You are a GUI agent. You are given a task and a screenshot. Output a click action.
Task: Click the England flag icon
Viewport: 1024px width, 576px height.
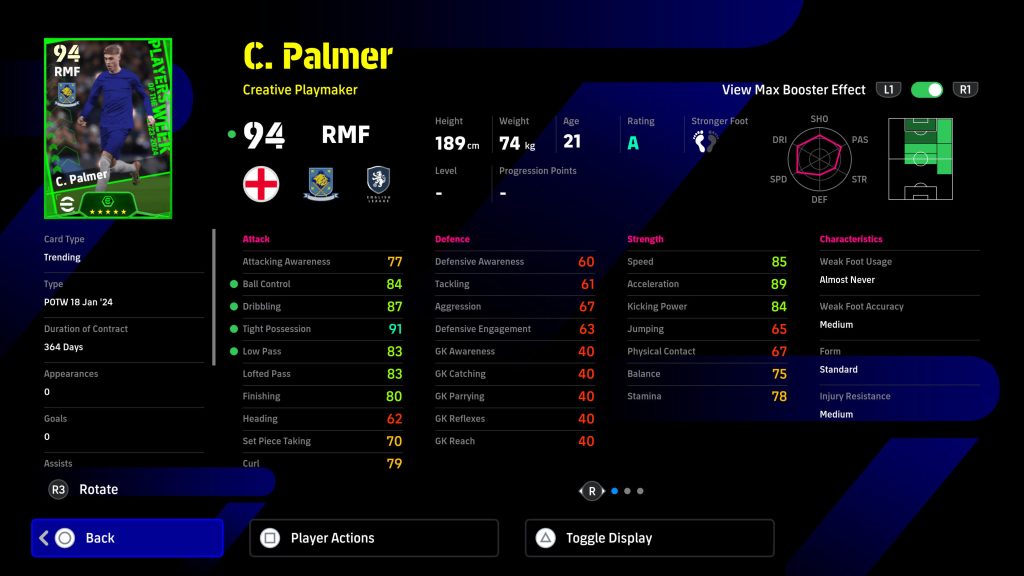coord(261,184)
